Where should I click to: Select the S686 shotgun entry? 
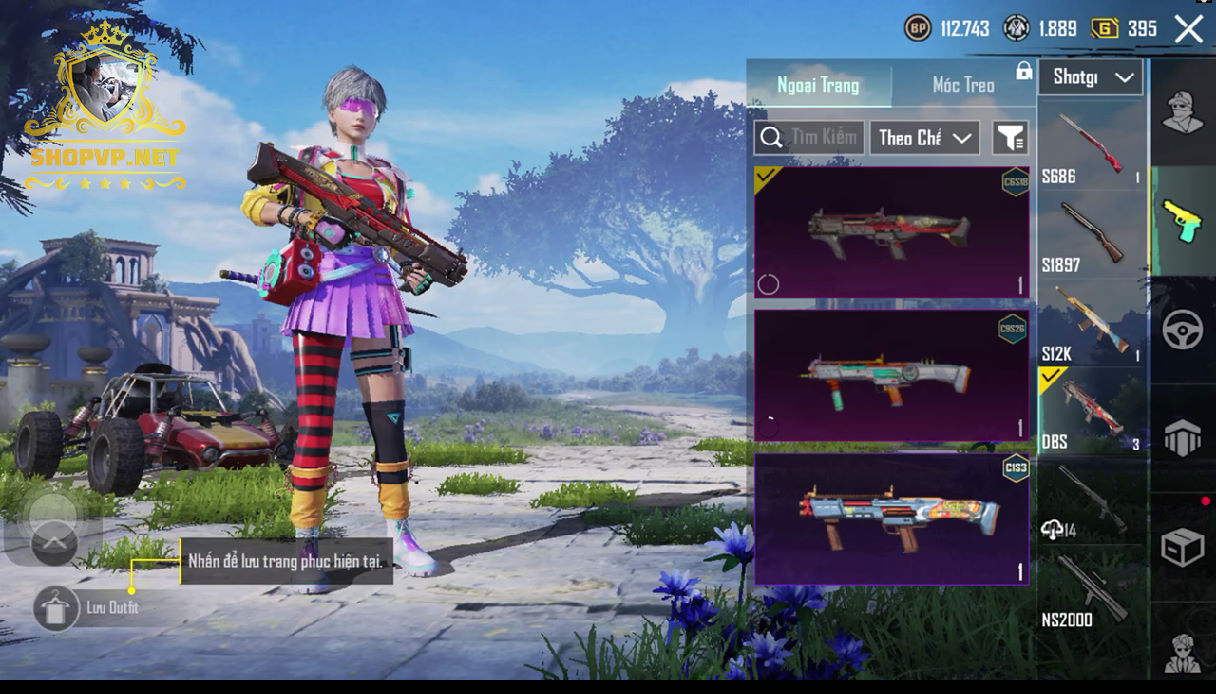1091,146
